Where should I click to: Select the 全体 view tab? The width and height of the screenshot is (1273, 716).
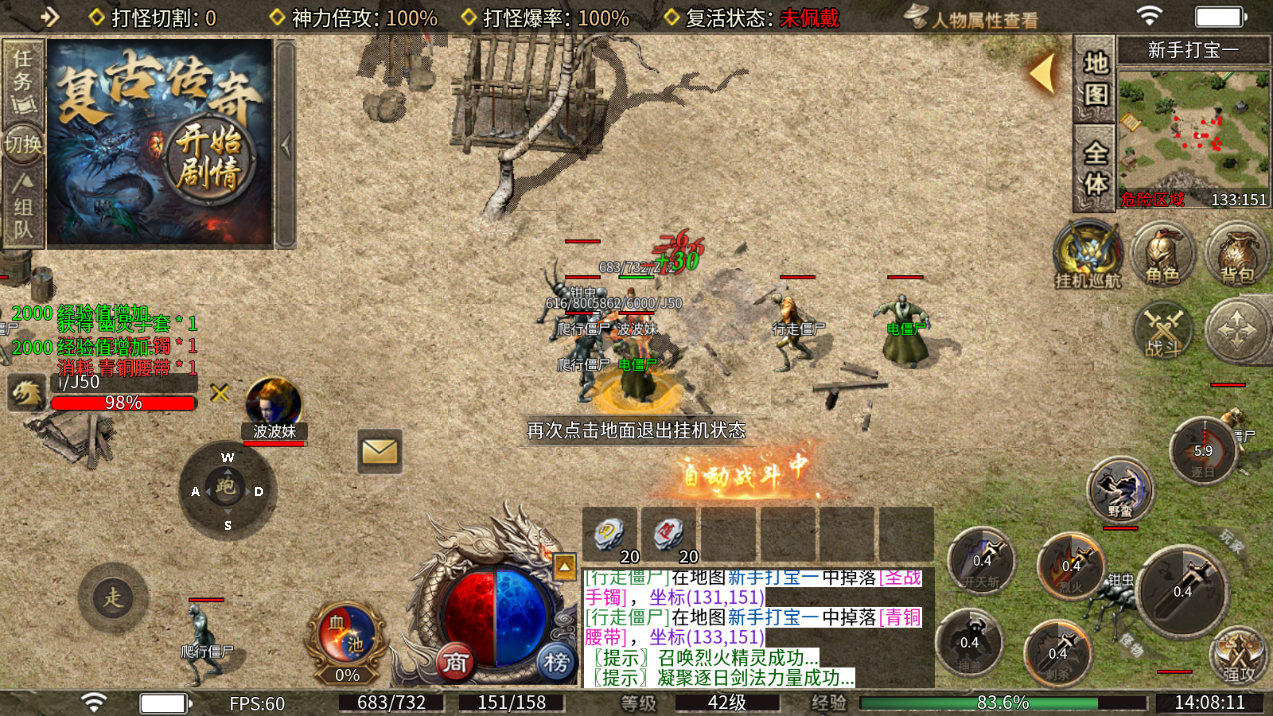click(1095, 169)
